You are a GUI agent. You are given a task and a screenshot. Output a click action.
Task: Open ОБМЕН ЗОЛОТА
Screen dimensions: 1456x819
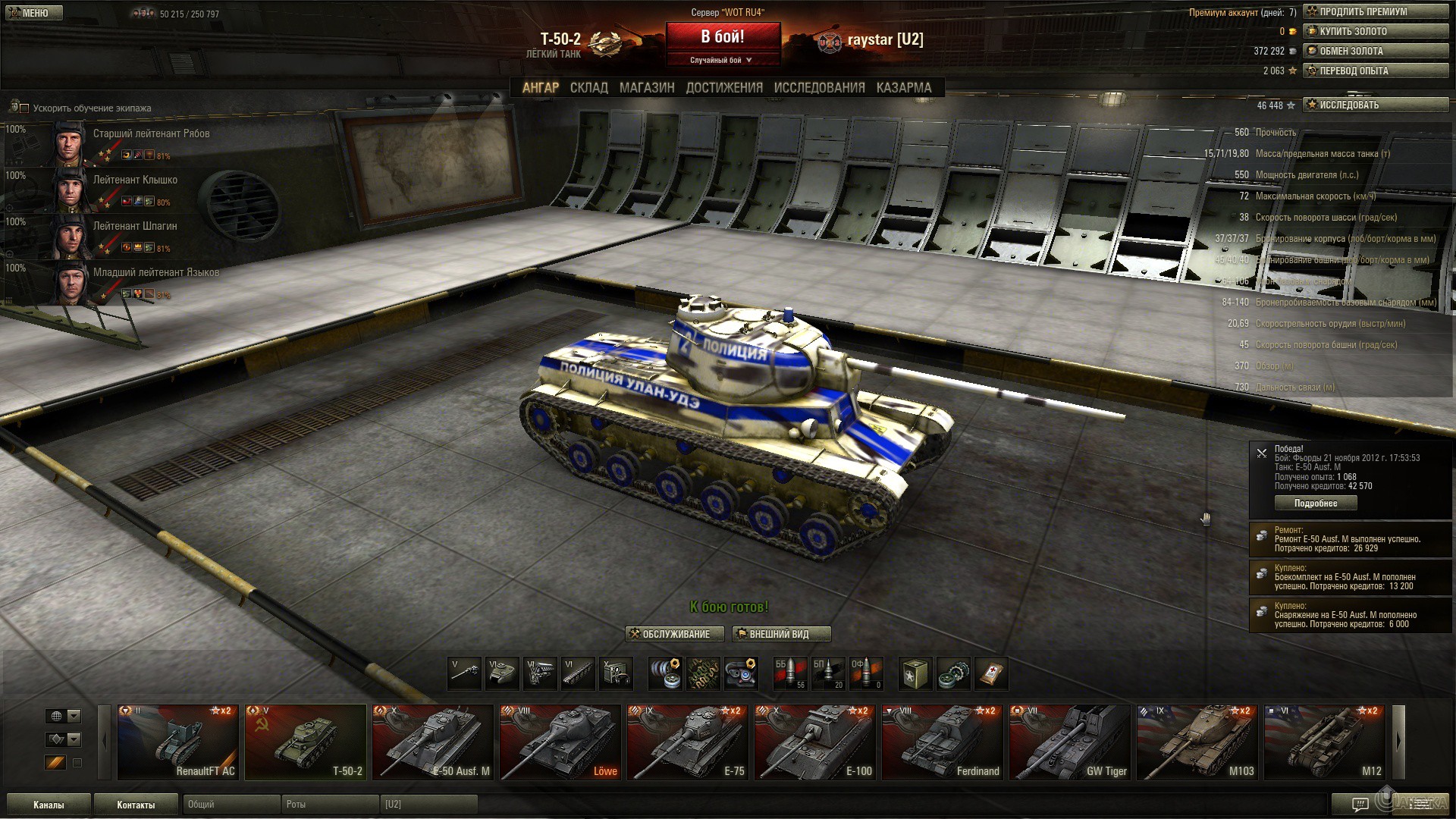(1375, 51)
